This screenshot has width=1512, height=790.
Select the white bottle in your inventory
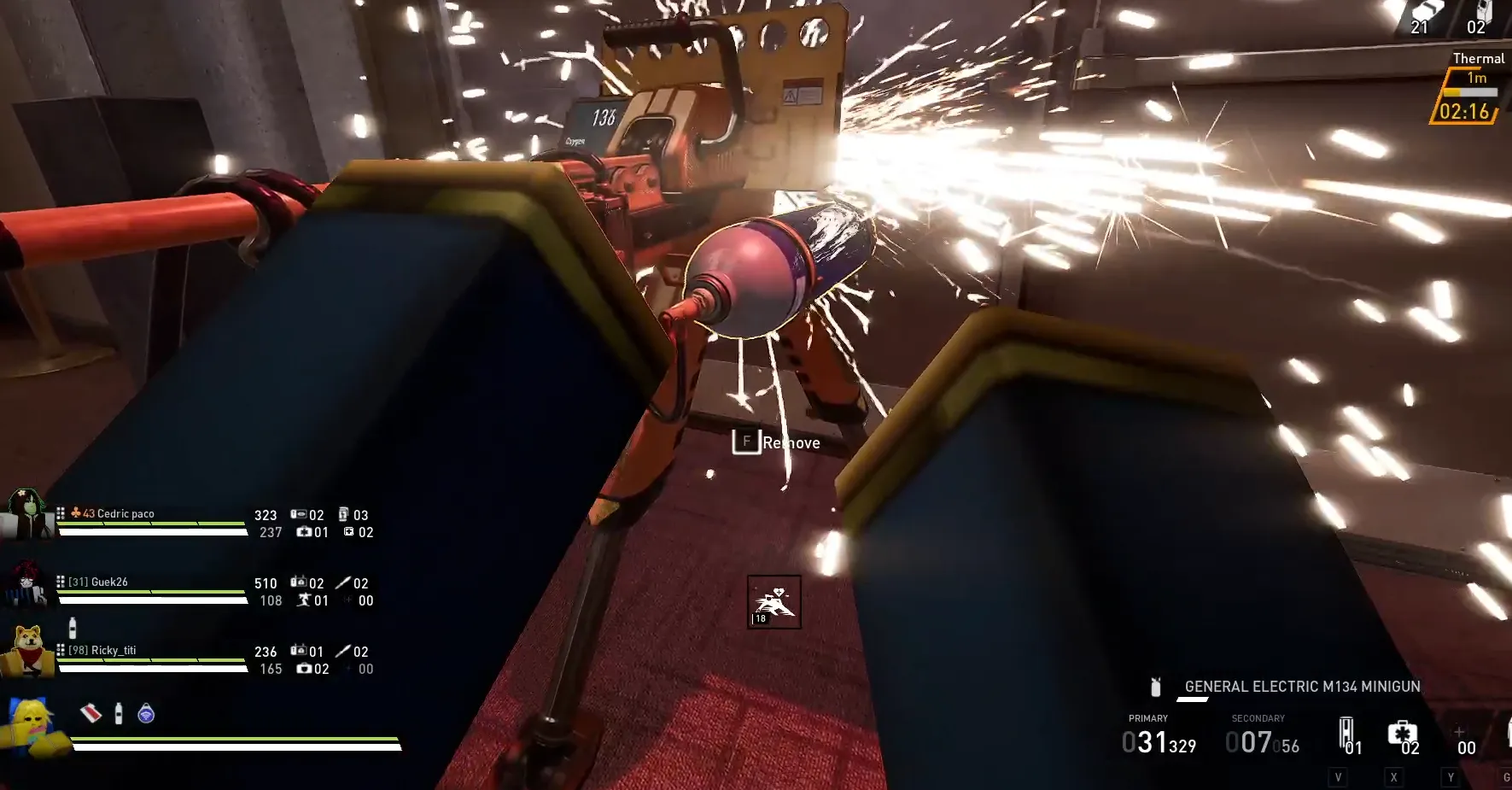coord(119,713)
